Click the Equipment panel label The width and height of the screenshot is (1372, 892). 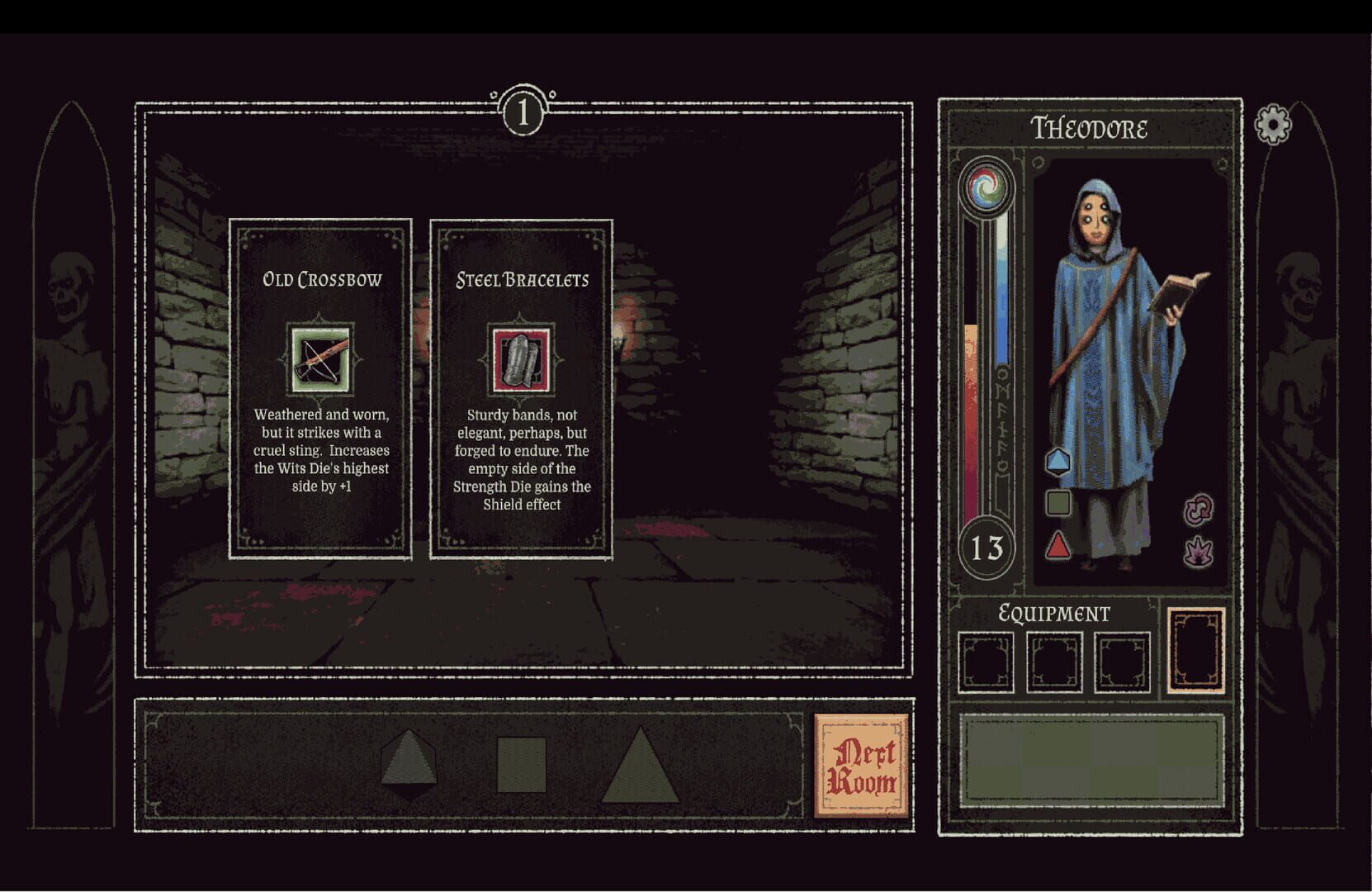[1054, 613]
